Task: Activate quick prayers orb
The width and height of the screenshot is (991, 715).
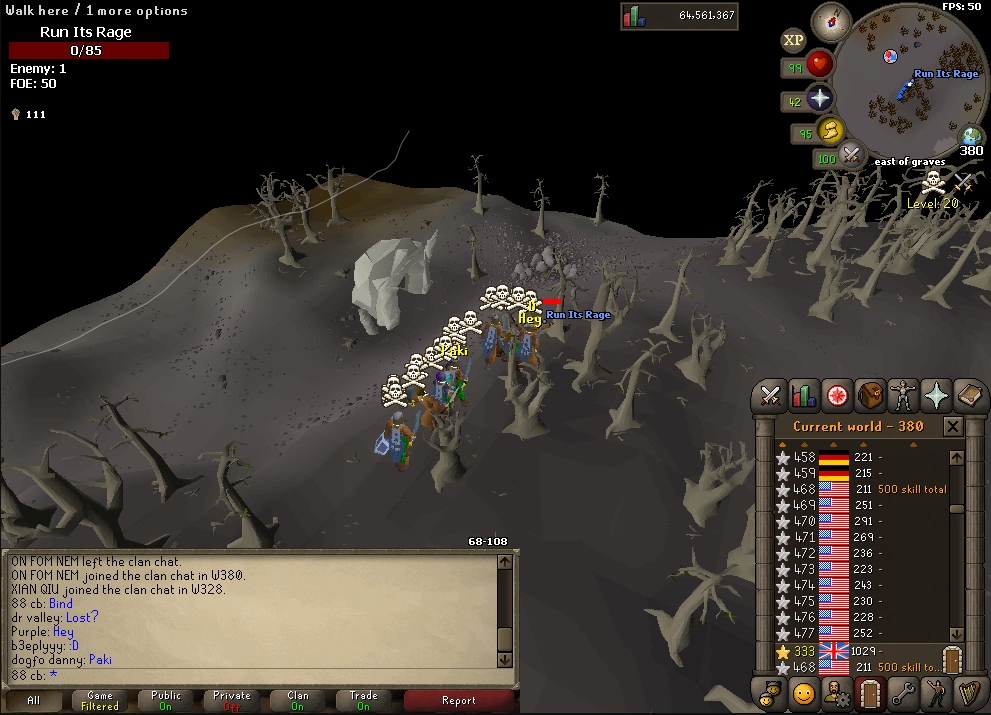Action: pyautogui.click(x=820, y=98)
